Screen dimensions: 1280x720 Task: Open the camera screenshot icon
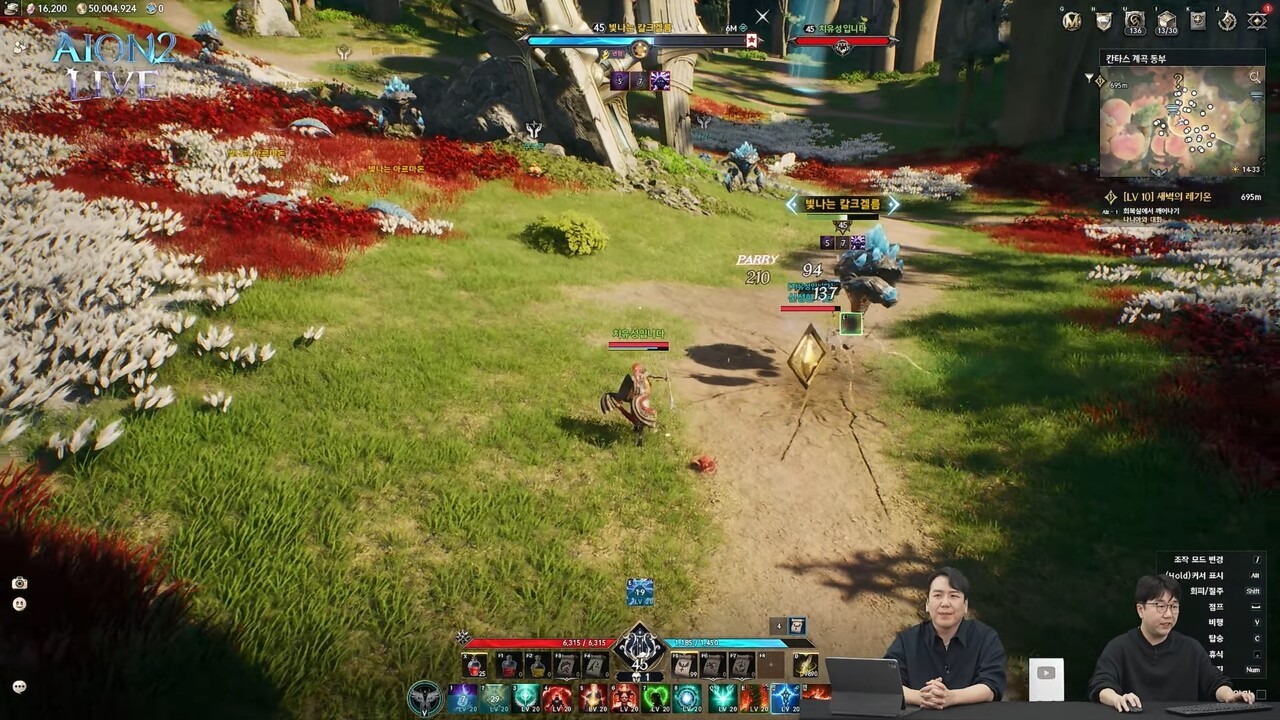point(19,583)
